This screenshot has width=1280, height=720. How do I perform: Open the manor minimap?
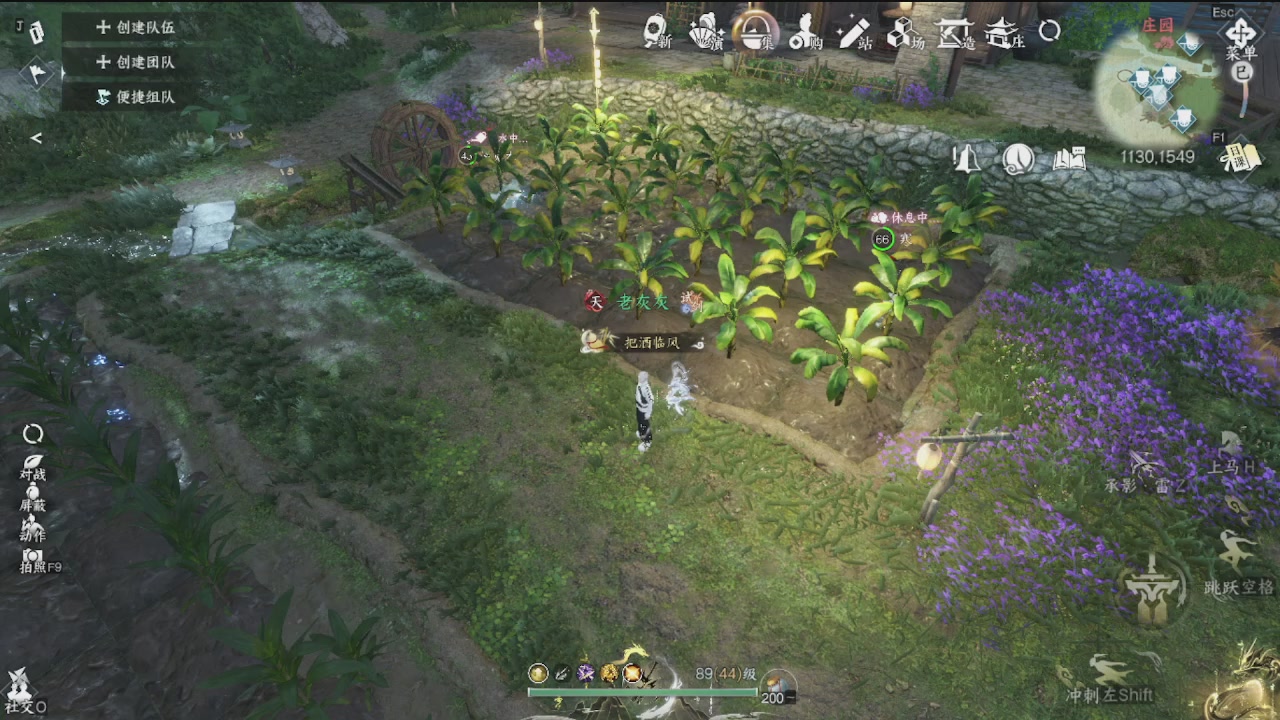pos(1158,92)
